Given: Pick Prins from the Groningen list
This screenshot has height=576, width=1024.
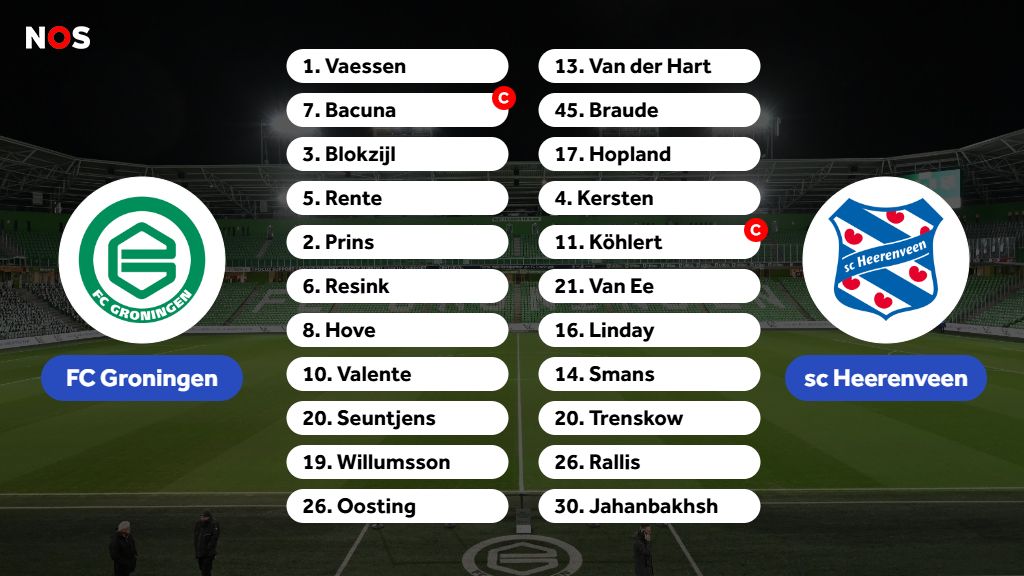Looking at the screenshot, I should click(x=397, y=242).
